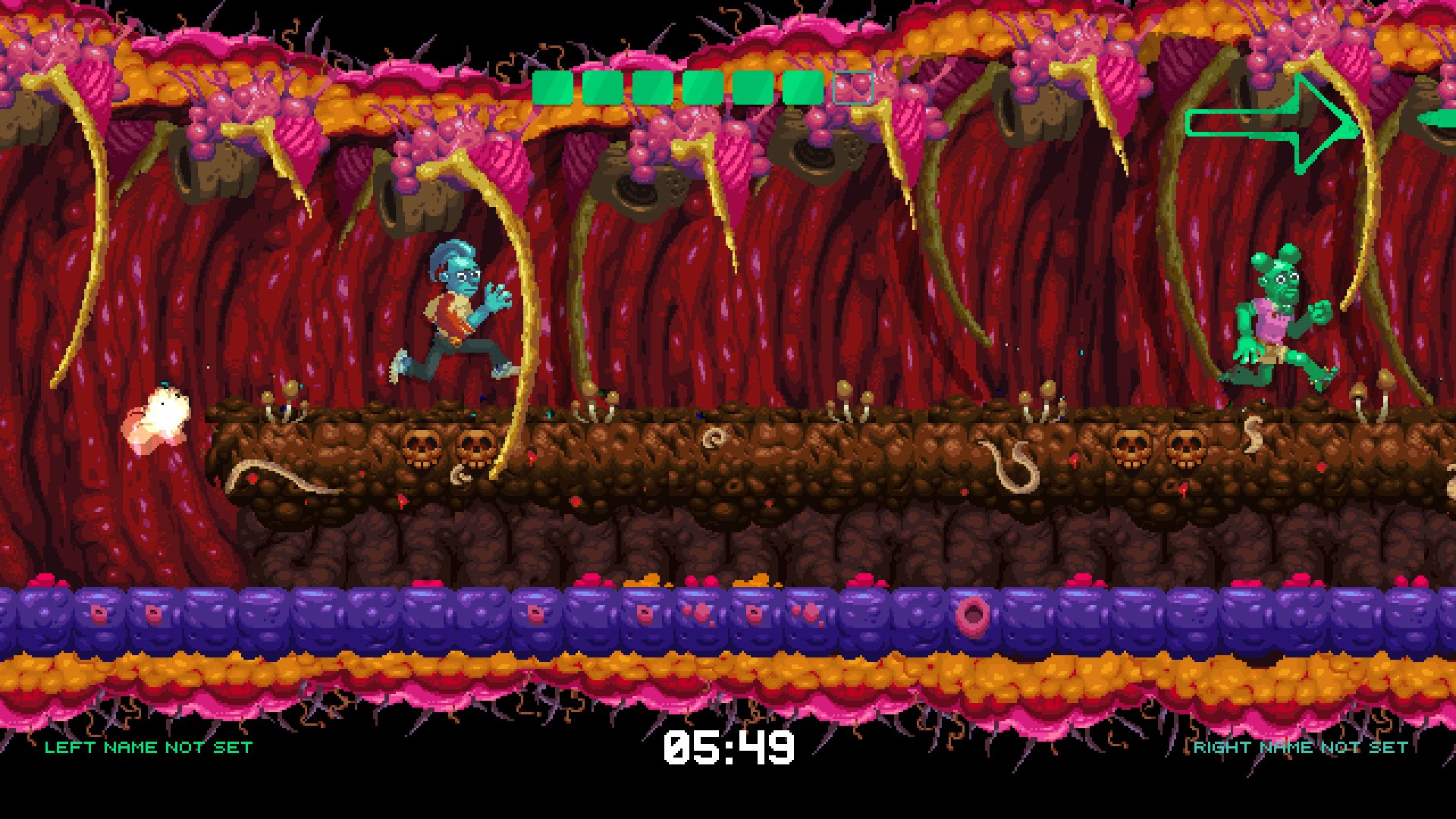Click the glowing fireball sprite on the left

click(159, 417)
